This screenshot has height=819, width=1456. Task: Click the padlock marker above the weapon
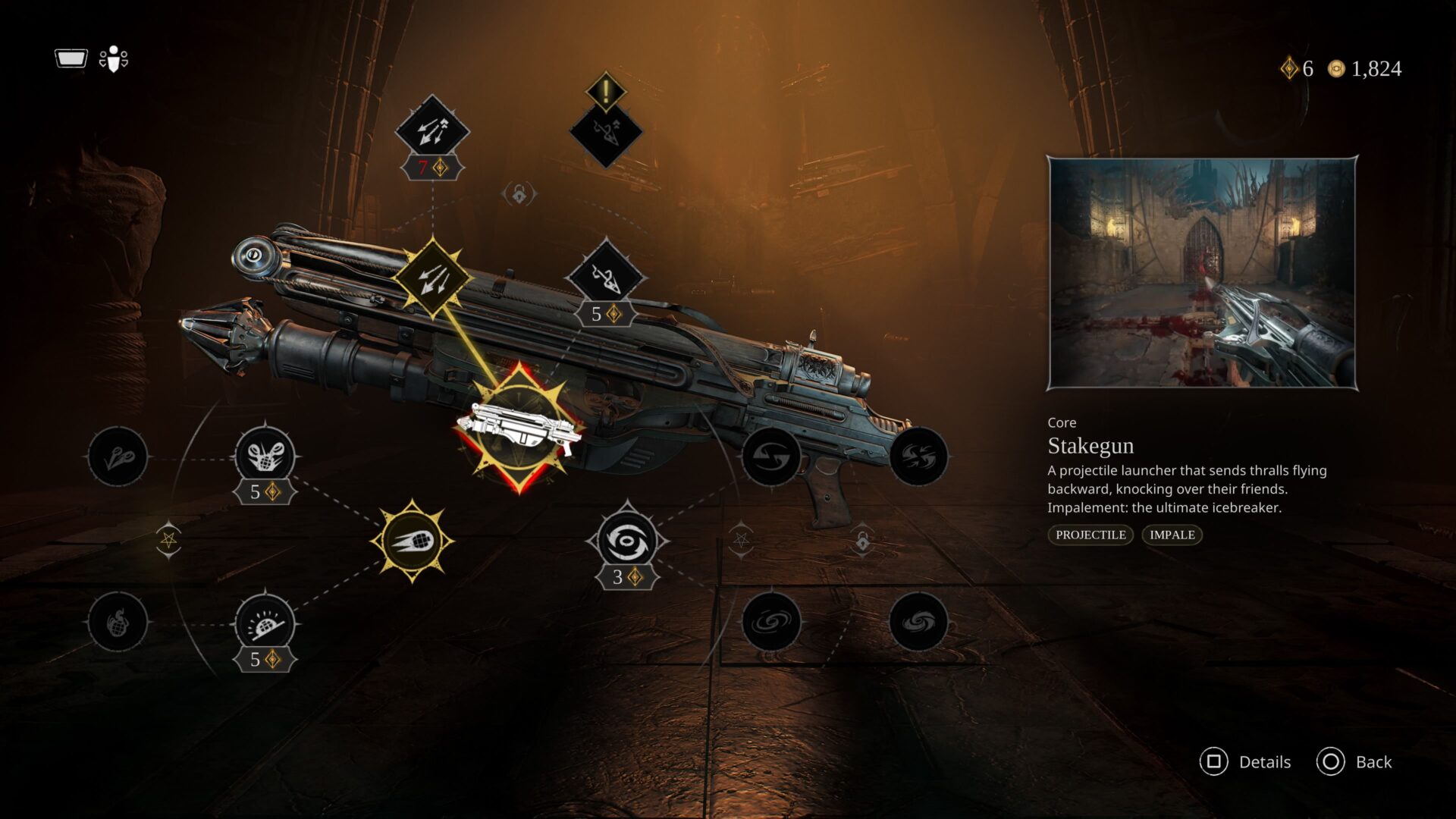[519, 195]
